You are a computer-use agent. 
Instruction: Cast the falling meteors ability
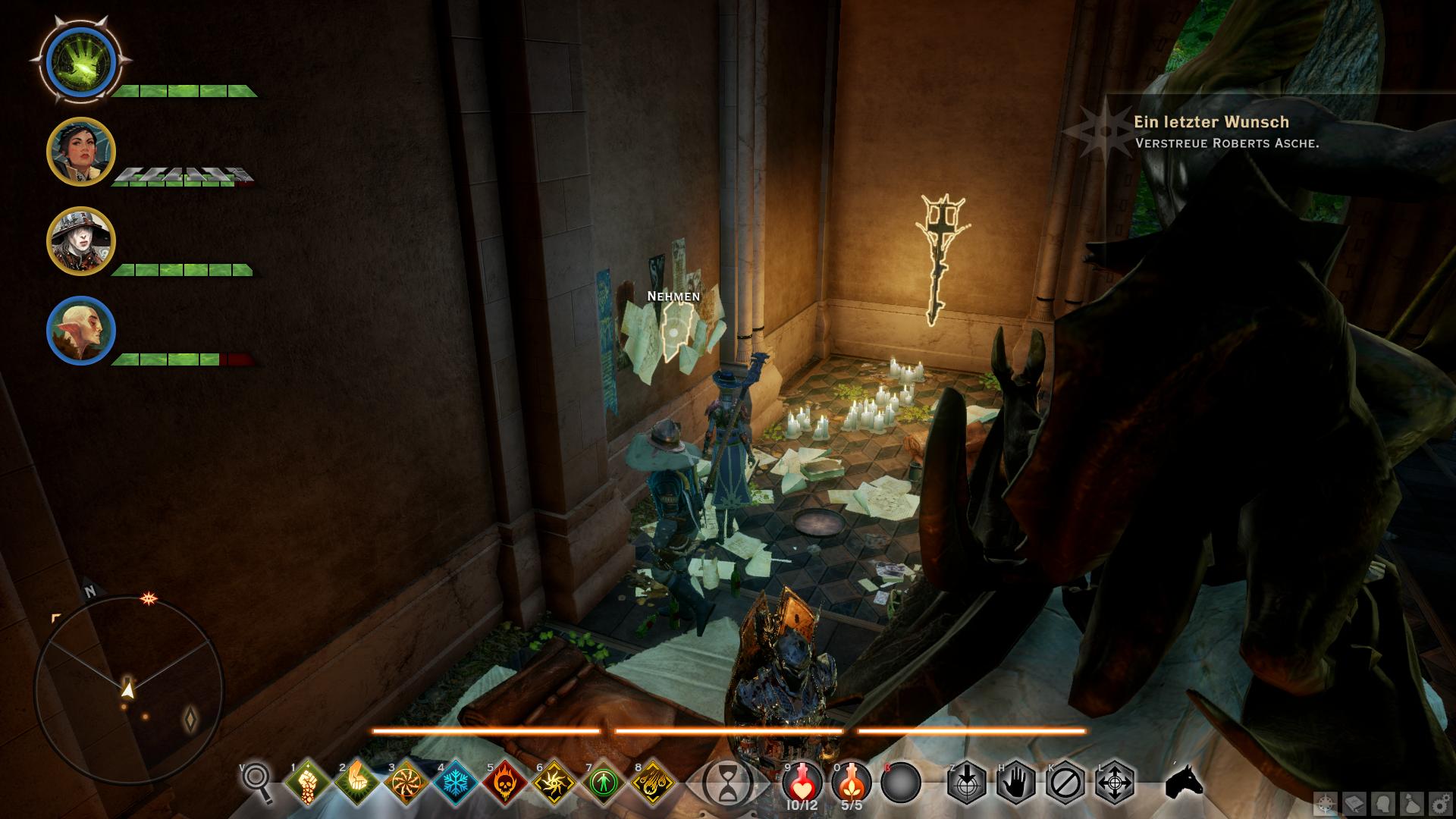651,781
